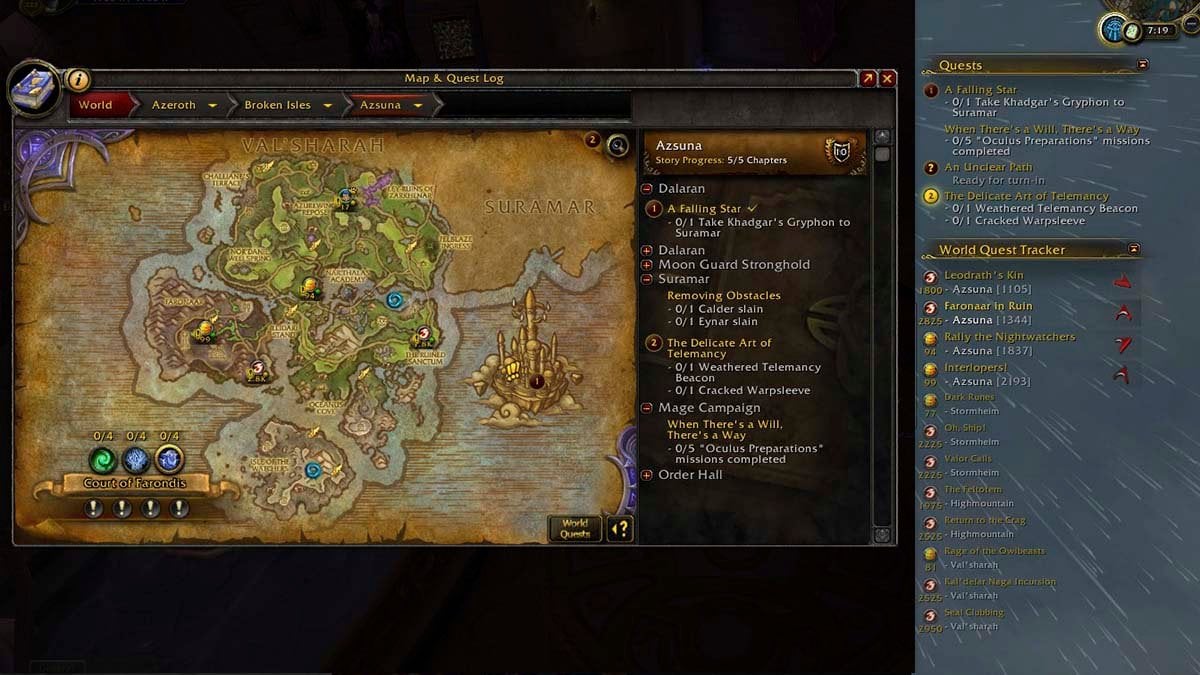Open the Map & Quest Log info button
Screen dimensions: 1200x675
[x=78, y=80]
